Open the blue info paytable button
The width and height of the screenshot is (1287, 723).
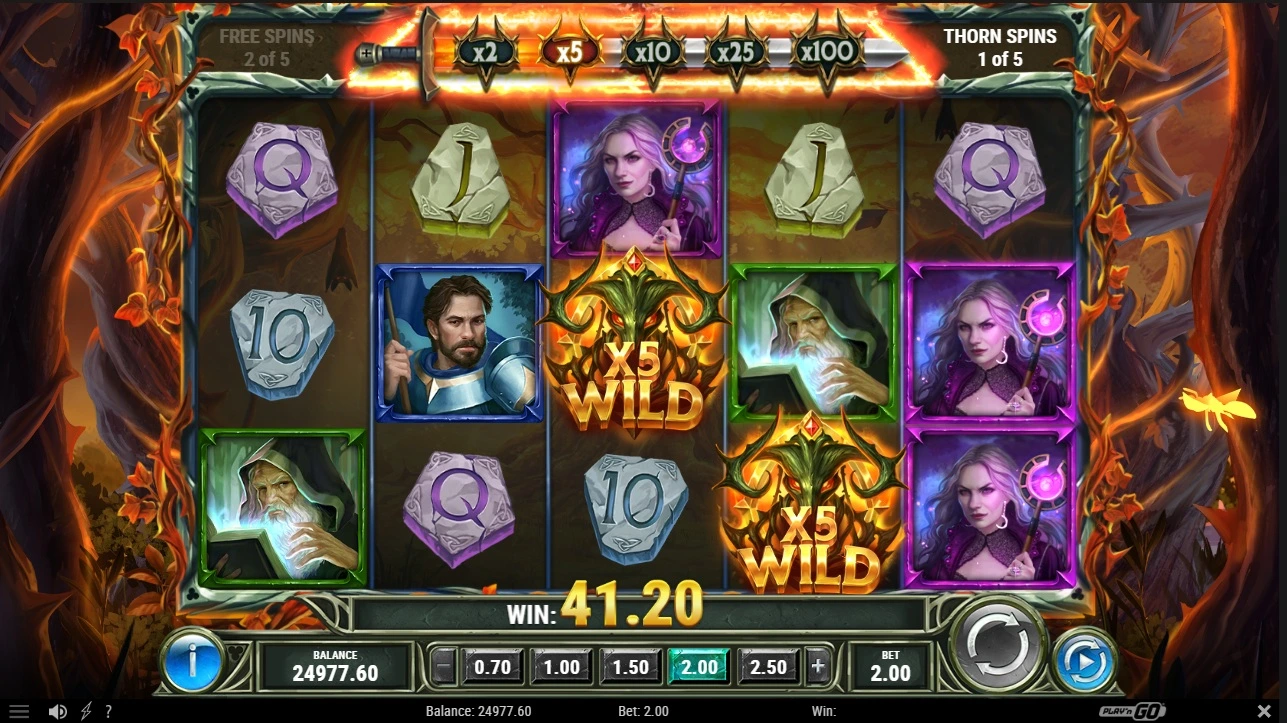192,661
